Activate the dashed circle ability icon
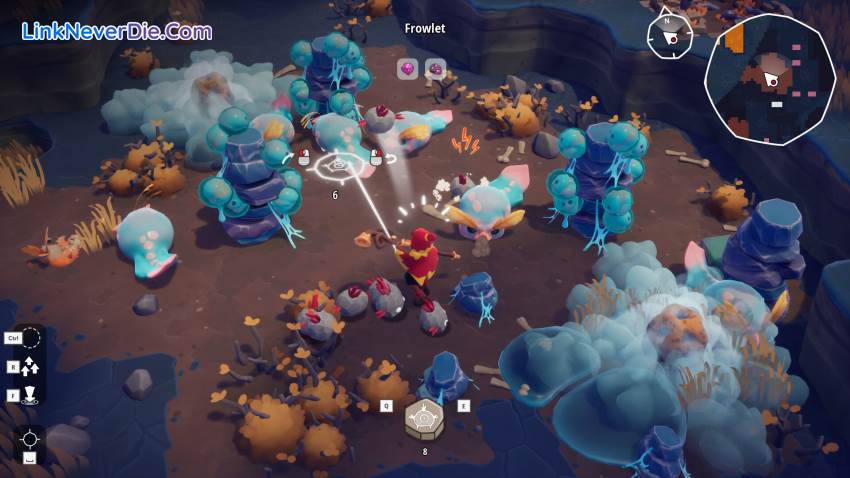Viewport: 850px width, 478px height. [31, 338]
